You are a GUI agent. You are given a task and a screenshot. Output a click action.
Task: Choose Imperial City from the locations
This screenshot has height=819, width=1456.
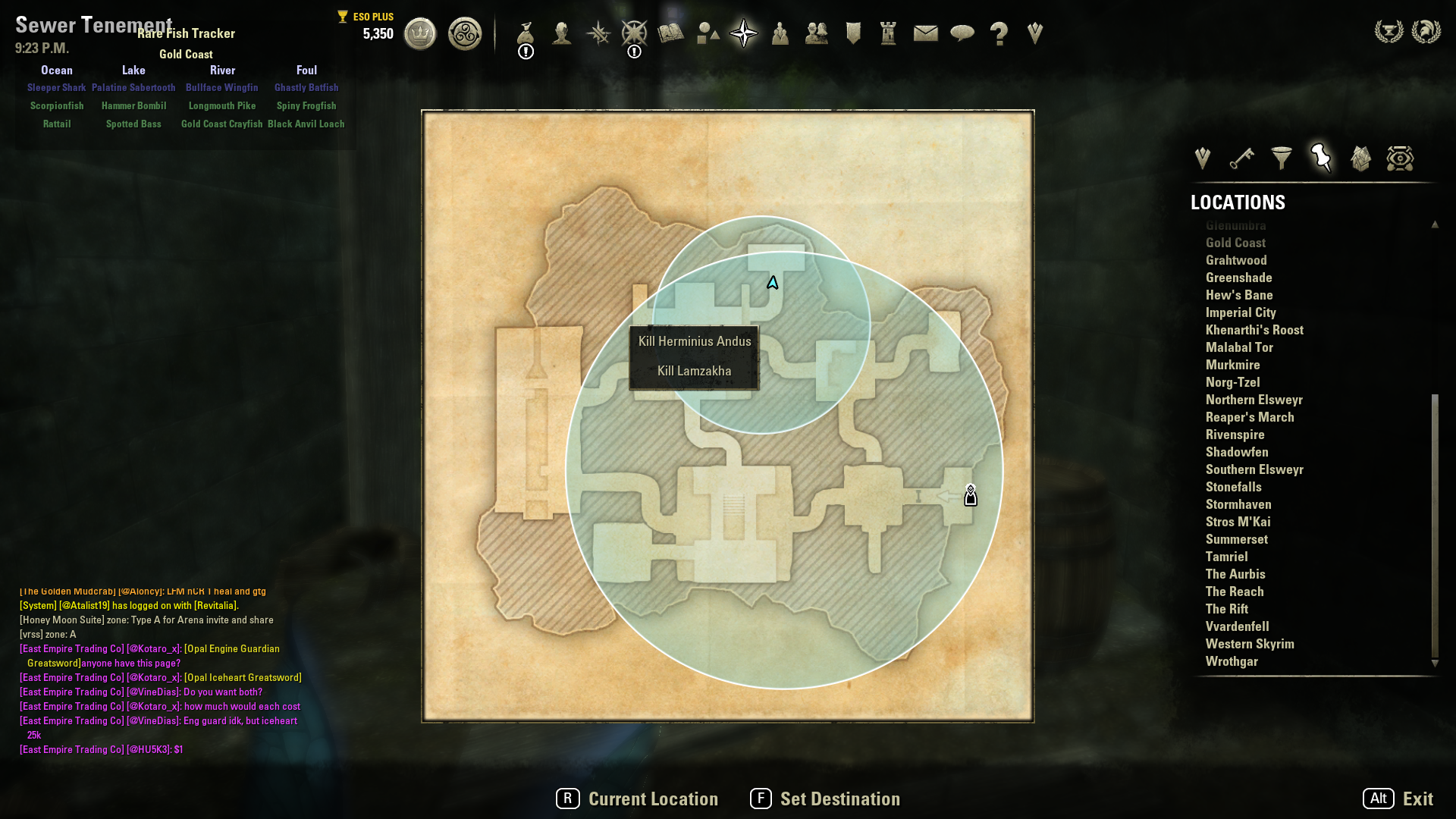pos(1241,312)
